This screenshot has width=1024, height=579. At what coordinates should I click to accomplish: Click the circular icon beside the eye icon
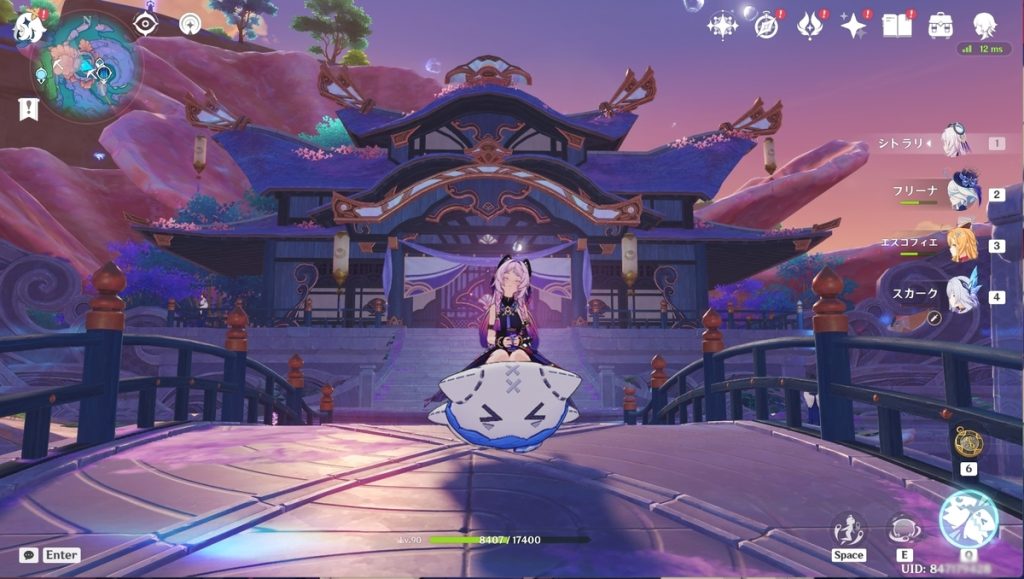(x=190, y=24)
